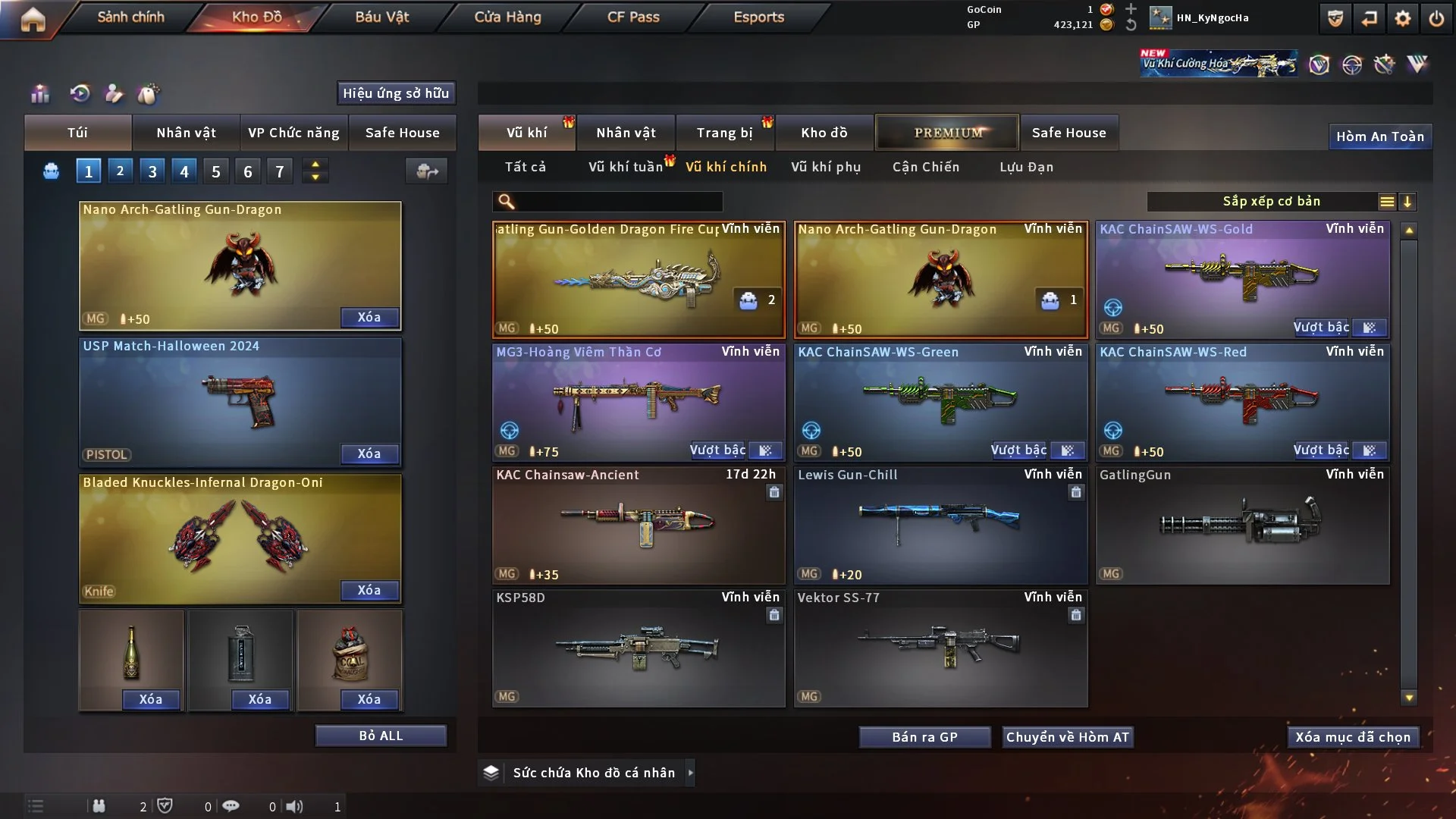
Task: Move item with Chuyển về Hòm AT
Action: click(1067, 737)
